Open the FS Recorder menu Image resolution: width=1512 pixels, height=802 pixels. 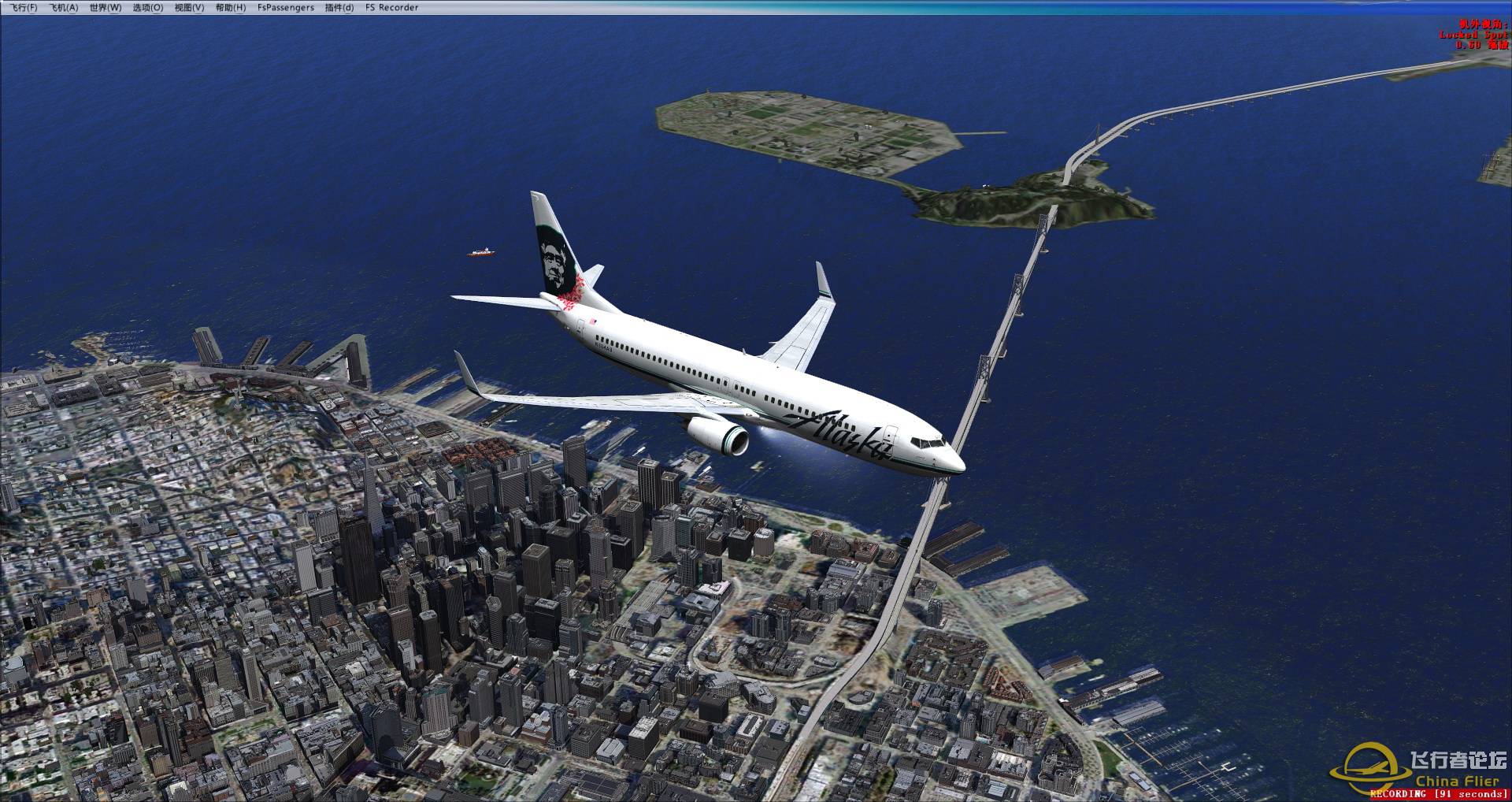392,8
